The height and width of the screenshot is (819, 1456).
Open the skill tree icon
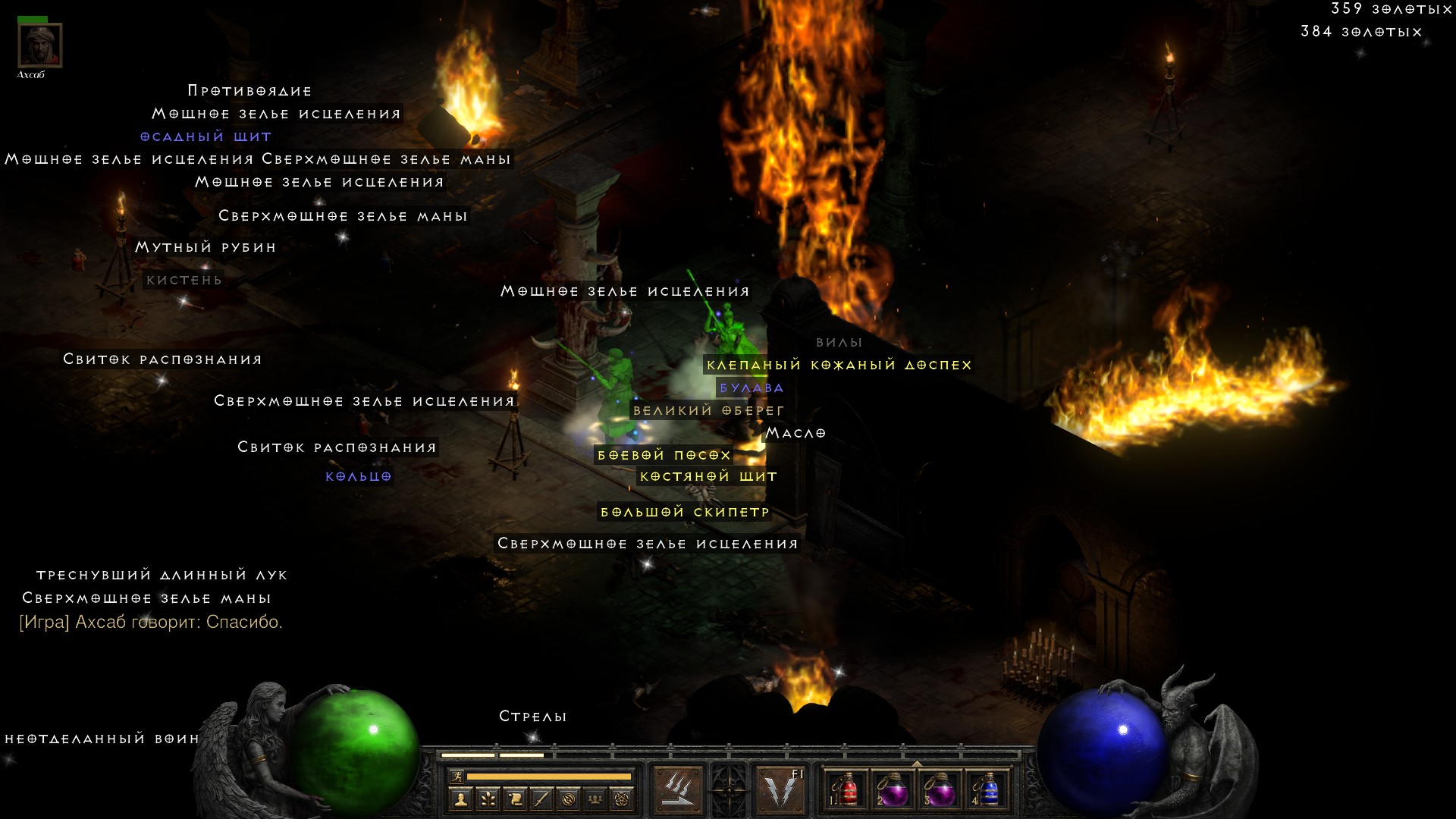pyautogui.click(x=488, y=799)
